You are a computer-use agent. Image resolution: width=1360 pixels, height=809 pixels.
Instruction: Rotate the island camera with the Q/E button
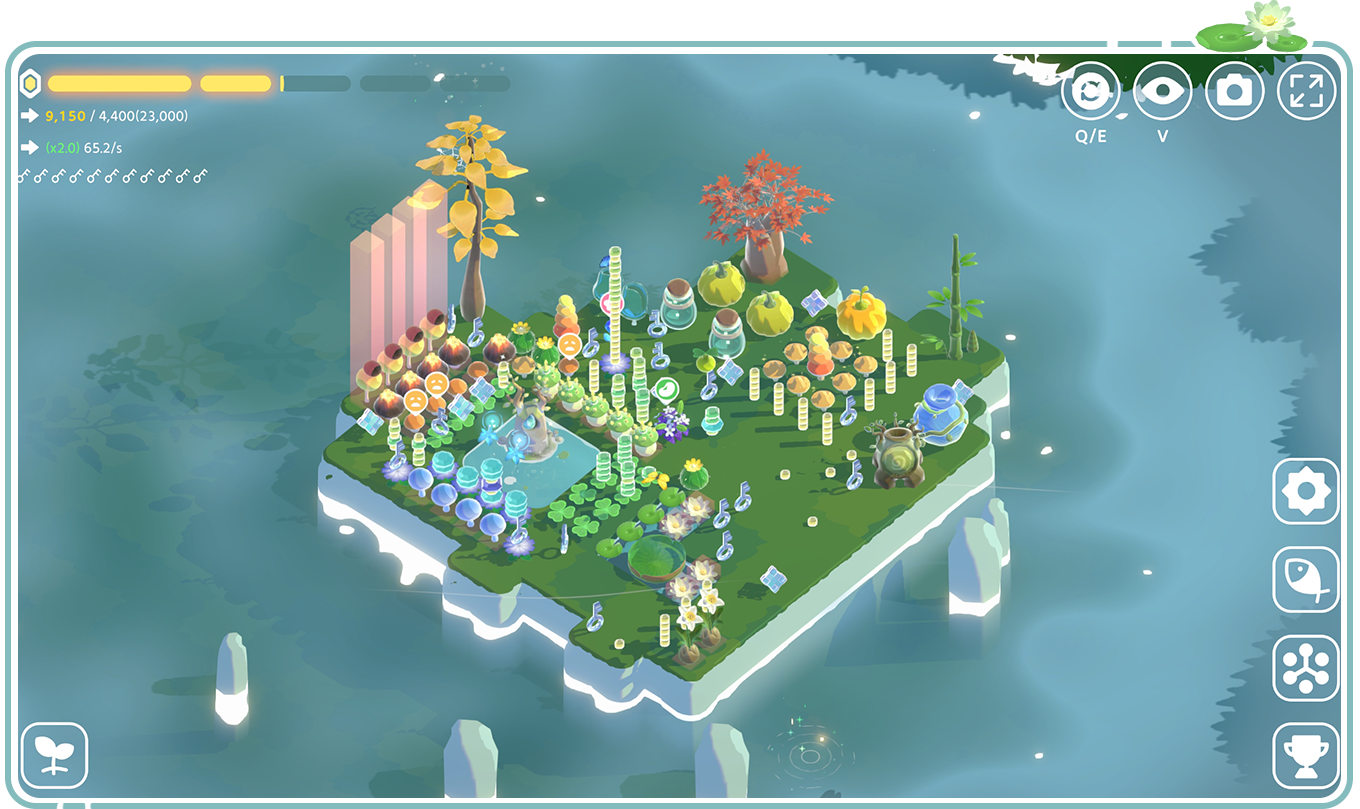1092,91
